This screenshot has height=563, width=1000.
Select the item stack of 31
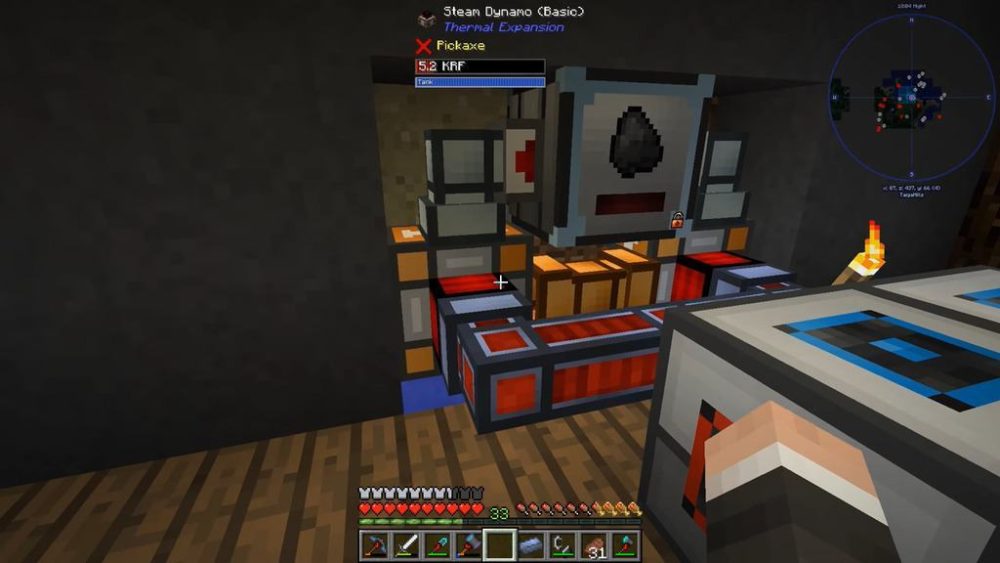coord(594,545)
